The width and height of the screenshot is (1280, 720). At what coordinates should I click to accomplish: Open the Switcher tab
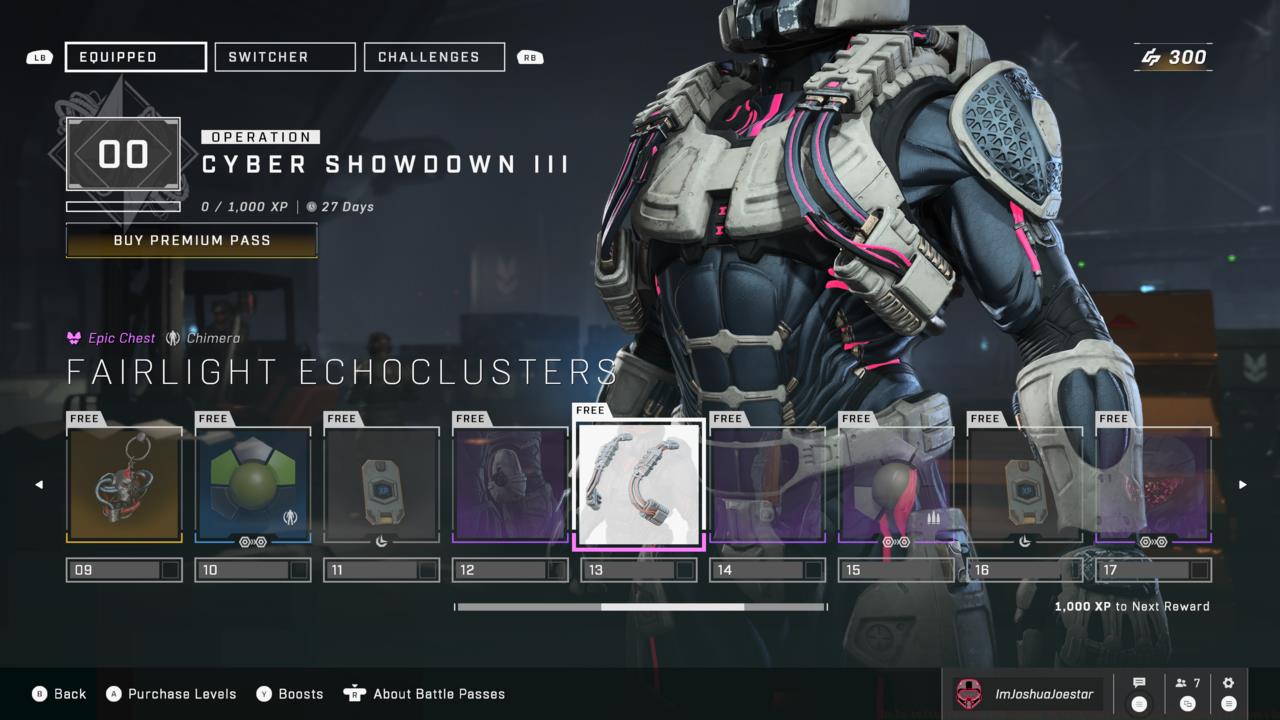285,57
